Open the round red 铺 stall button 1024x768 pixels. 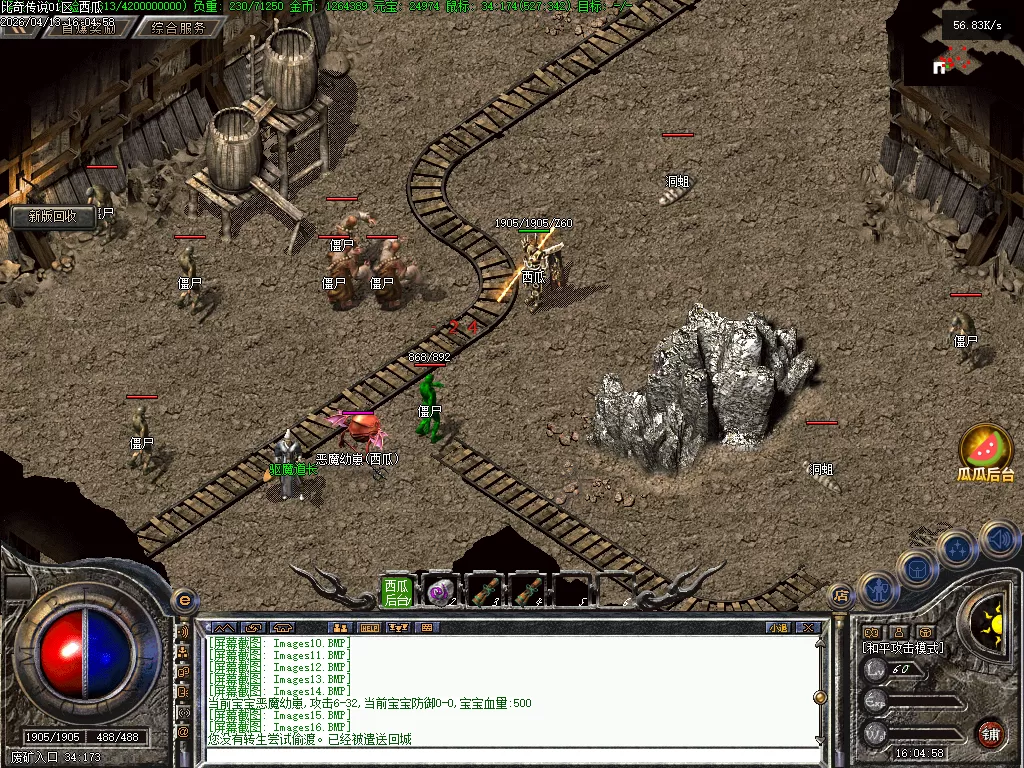click(x=990, y=733)
